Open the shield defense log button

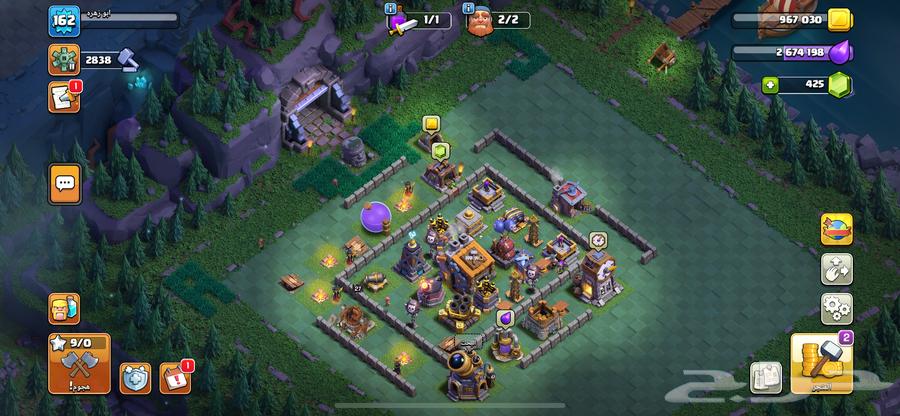[x=135, y=377]
